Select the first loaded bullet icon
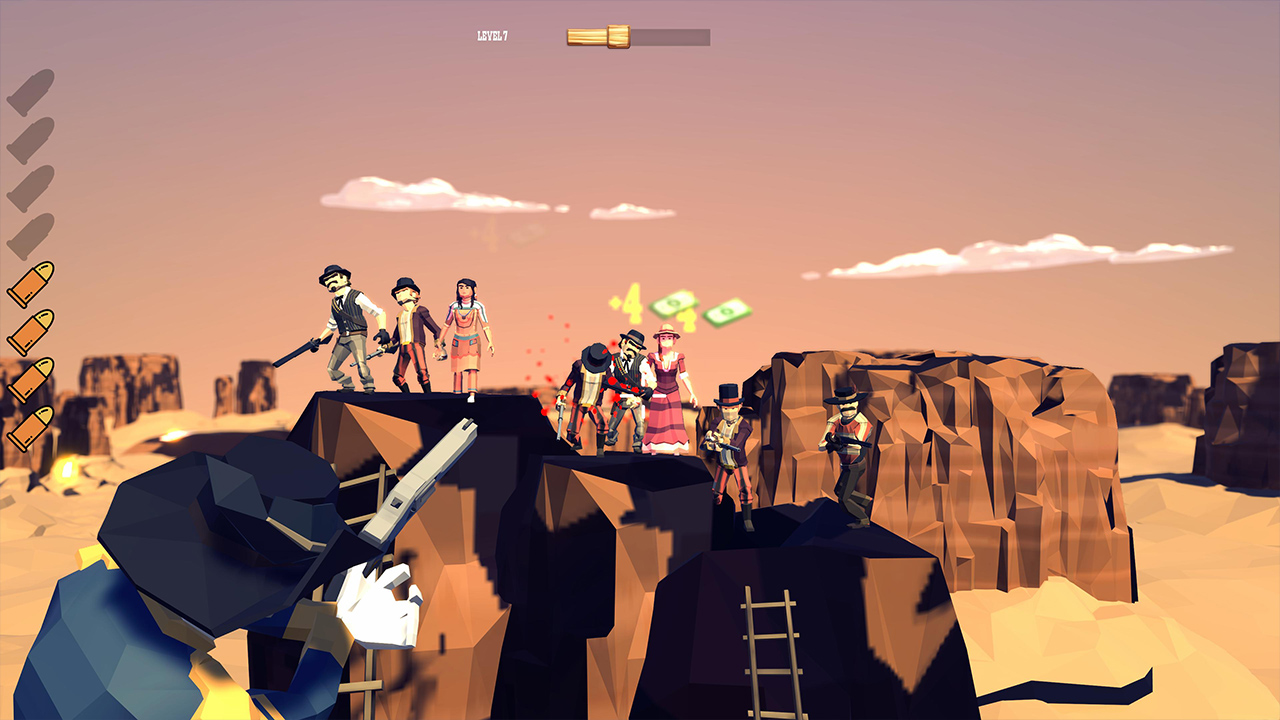The width and height of the screenshot is (1280, 720). [27, 283]
